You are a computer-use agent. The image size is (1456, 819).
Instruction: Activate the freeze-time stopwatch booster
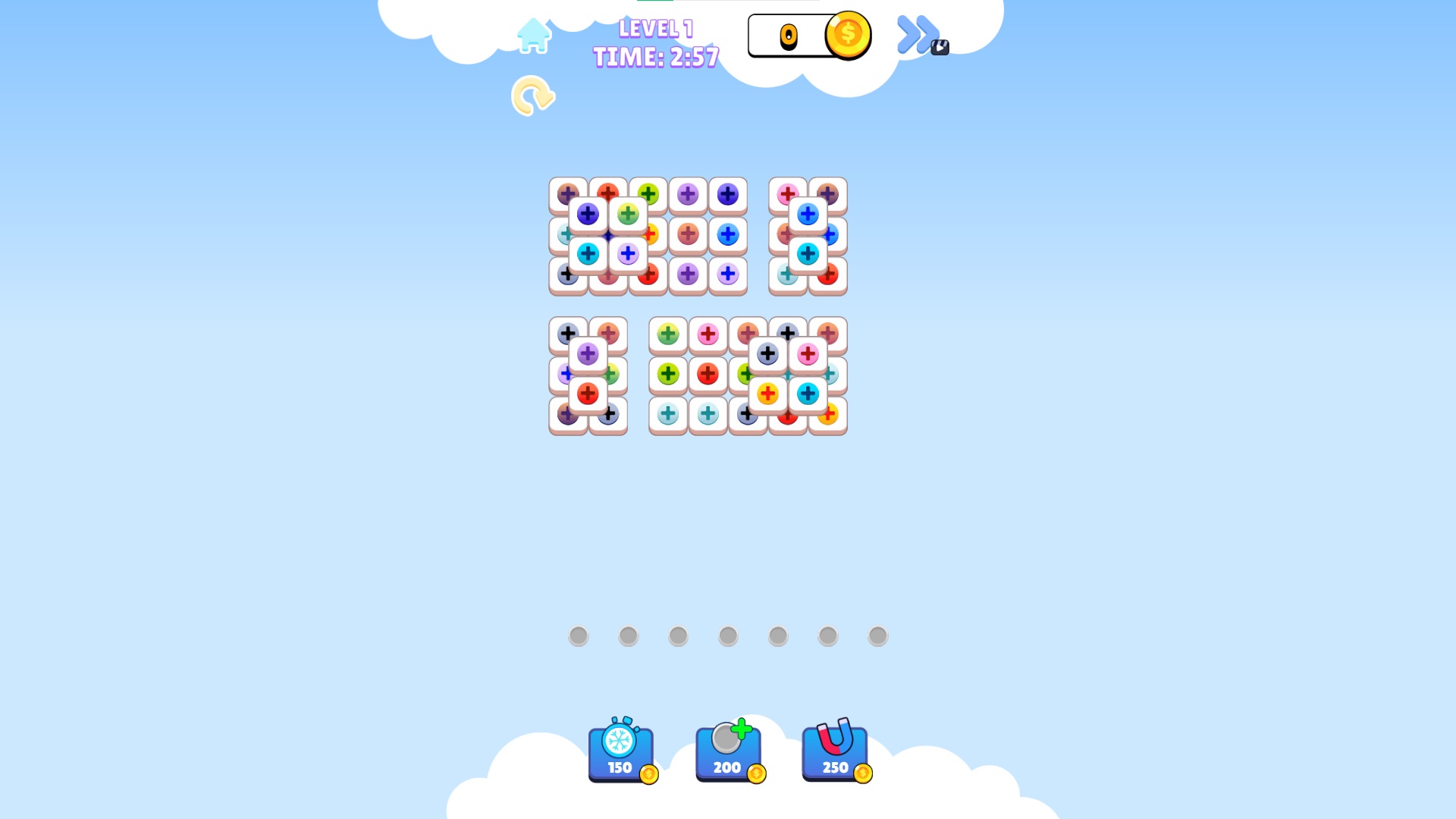coord(622,751)
